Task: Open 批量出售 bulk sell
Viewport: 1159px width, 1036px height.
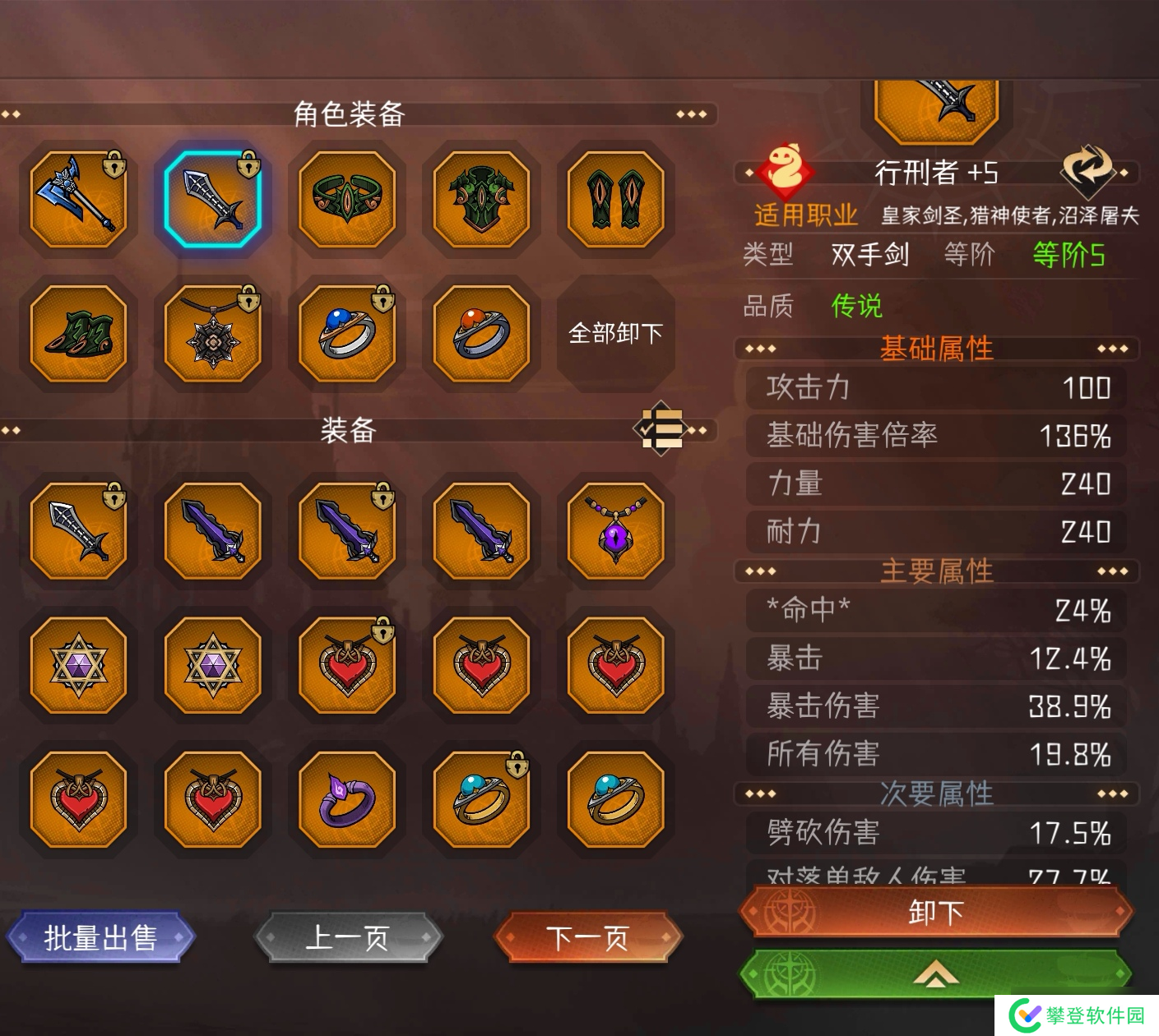Action: (x=100, y=937)
